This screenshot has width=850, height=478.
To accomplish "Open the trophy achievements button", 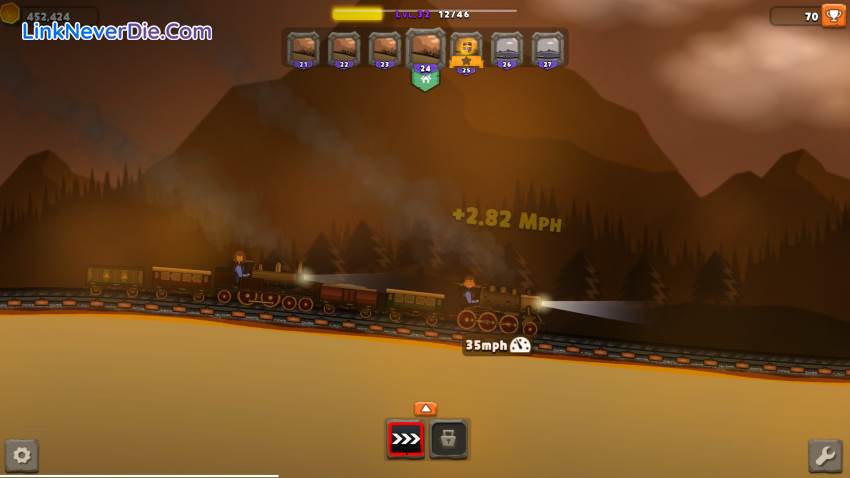I will 833,15.
